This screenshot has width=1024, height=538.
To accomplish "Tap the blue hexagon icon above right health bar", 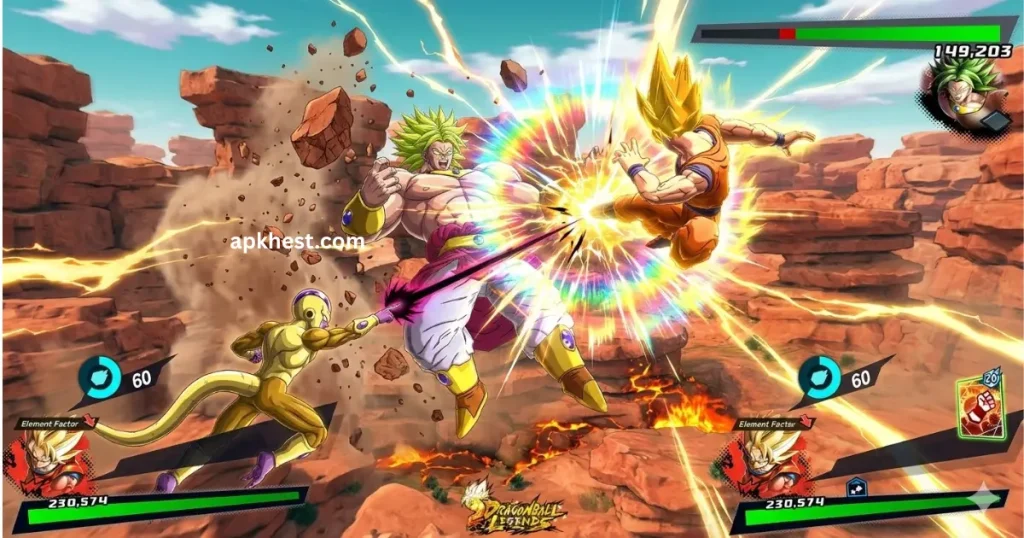I will (x=855, y=487).
